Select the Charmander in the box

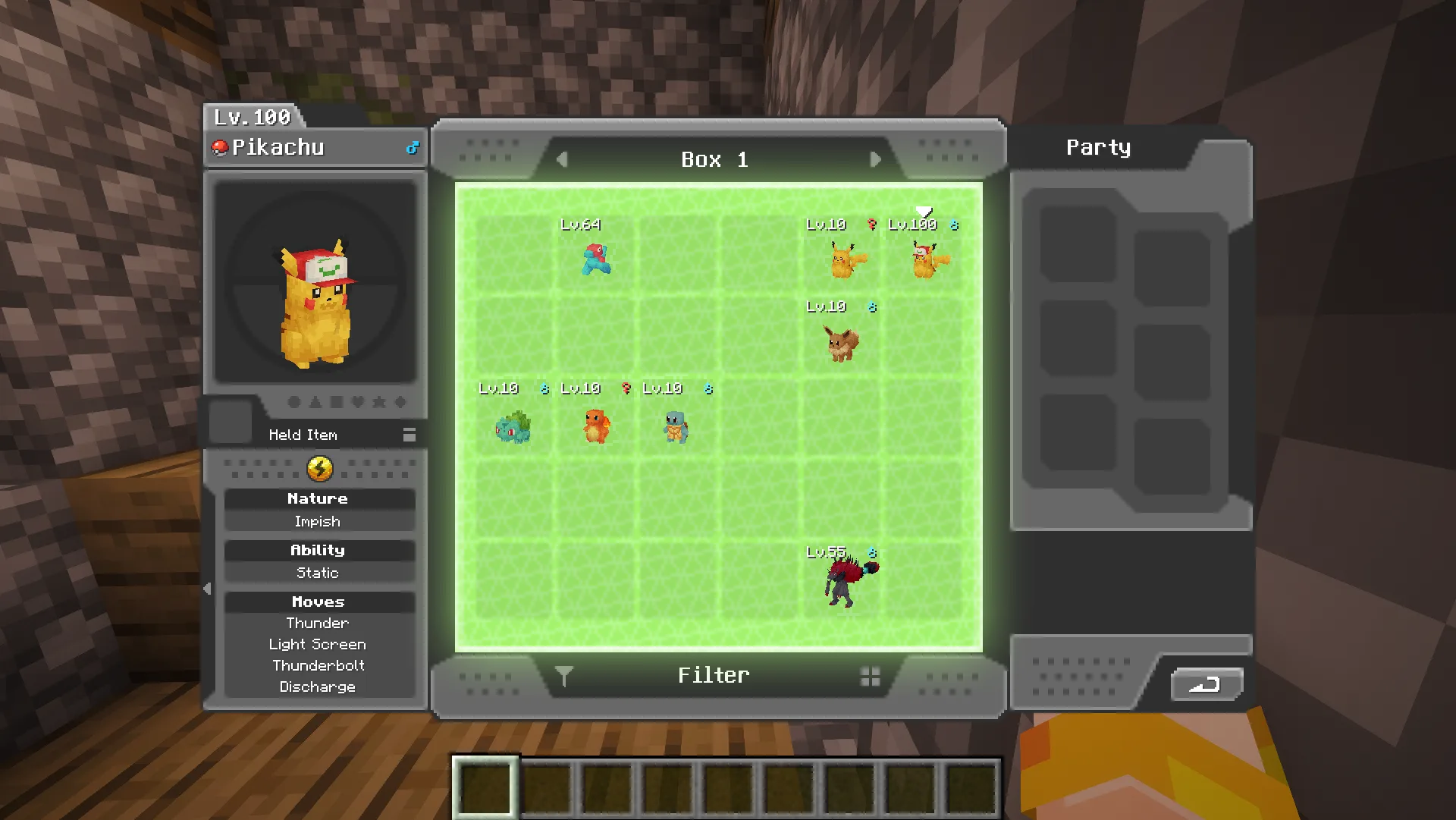[x=596, y=426]
